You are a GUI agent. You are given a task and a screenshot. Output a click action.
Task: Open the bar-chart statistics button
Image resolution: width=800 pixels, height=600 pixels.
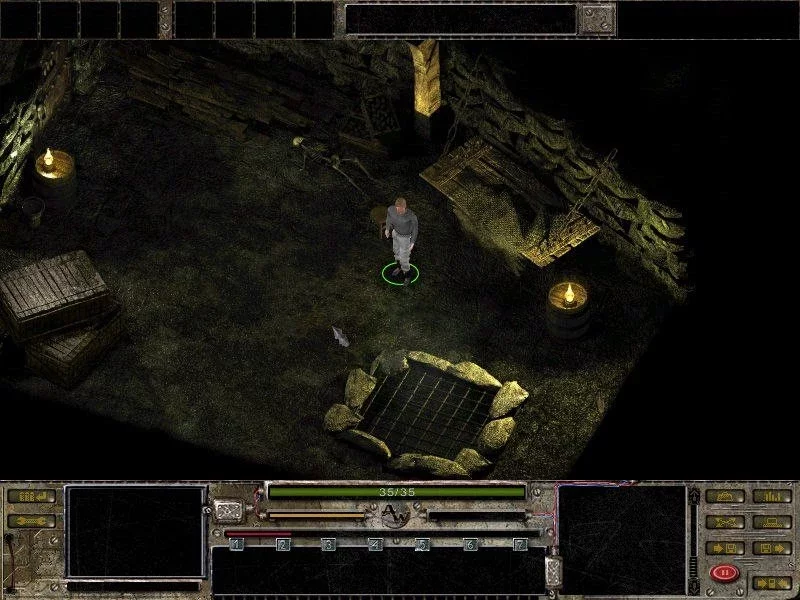(x=771, y=496)
